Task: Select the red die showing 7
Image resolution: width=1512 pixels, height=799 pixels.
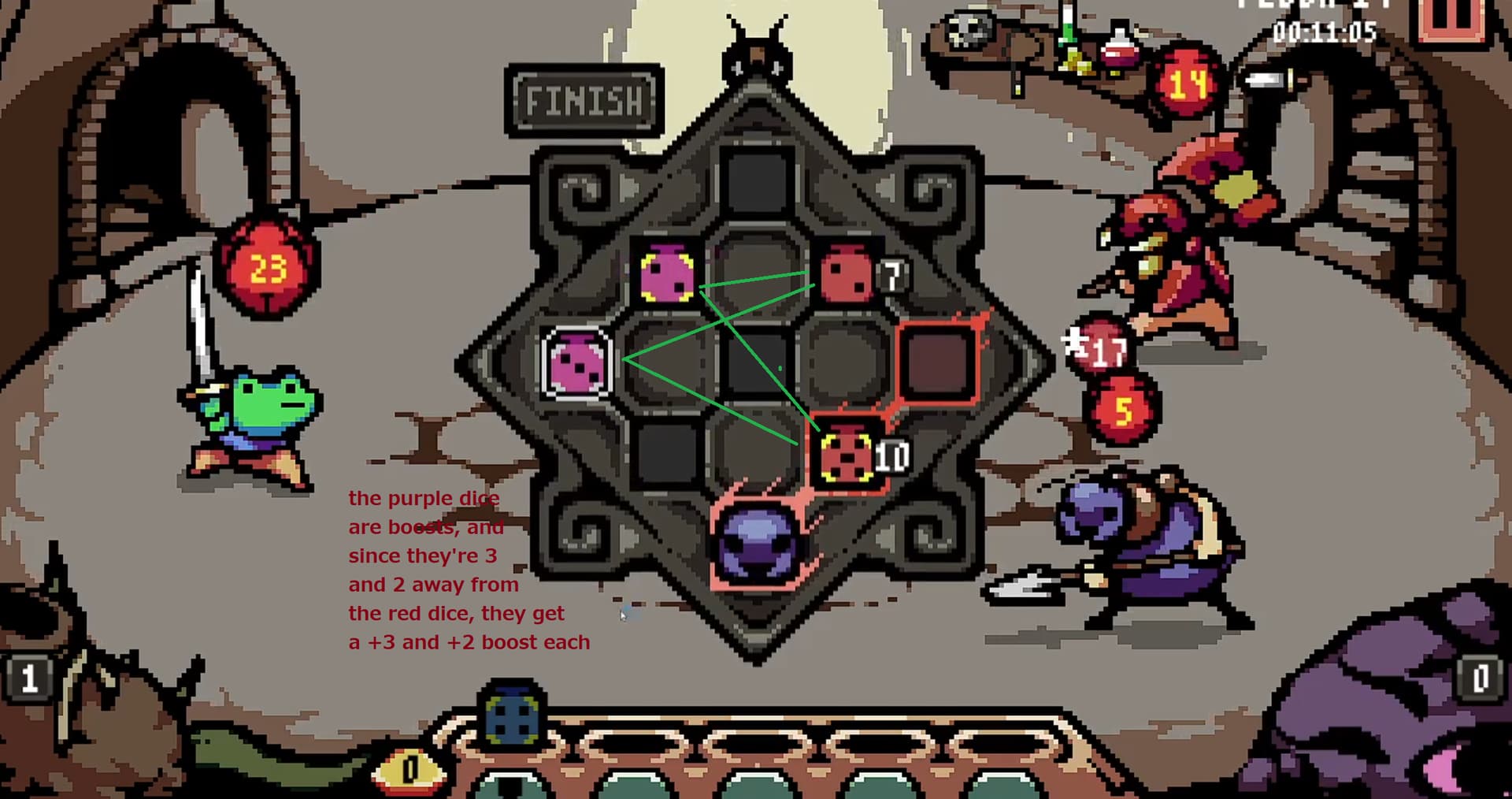Action: coord(846,273)
